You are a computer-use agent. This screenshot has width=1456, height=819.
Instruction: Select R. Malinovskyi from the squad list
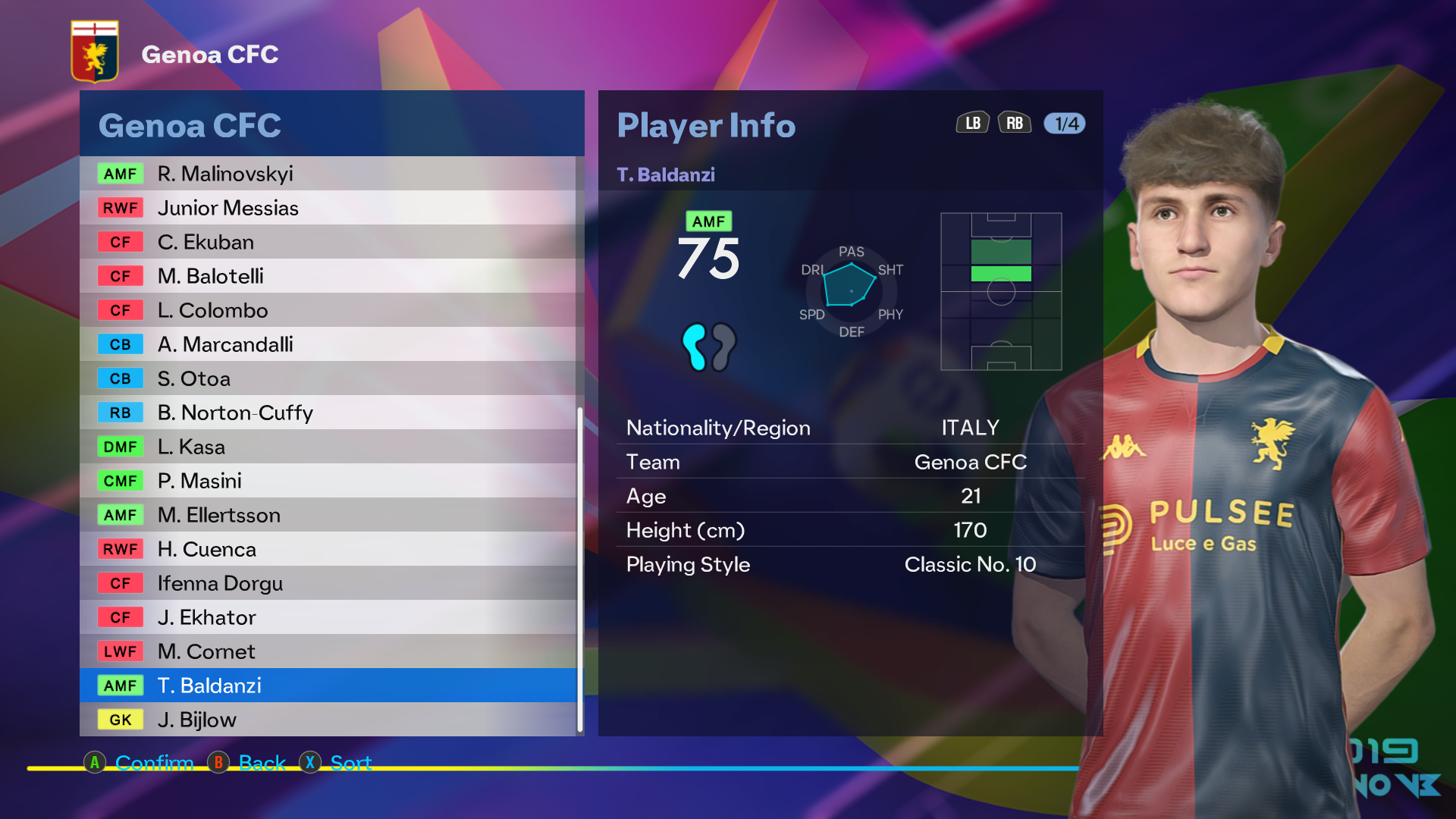point(328,174)
